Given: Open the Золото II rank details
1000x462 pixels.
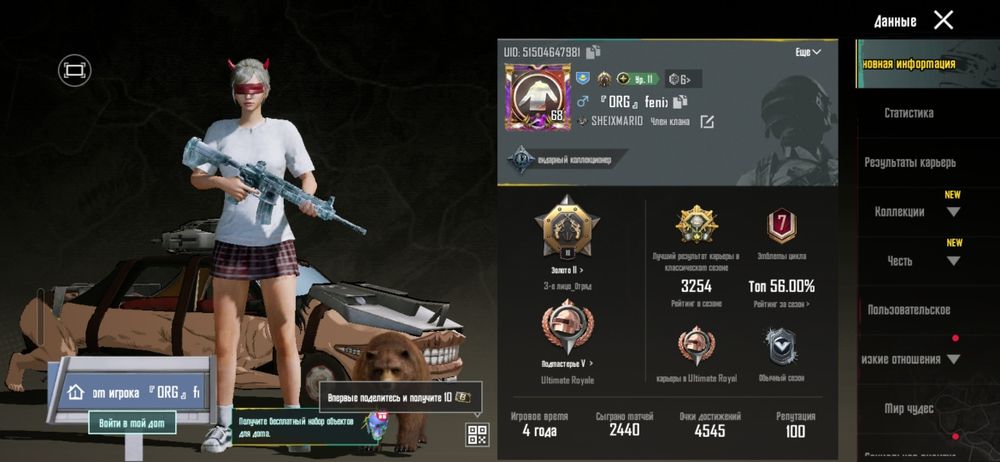Looking at the screenshot, I should point(566,270).
